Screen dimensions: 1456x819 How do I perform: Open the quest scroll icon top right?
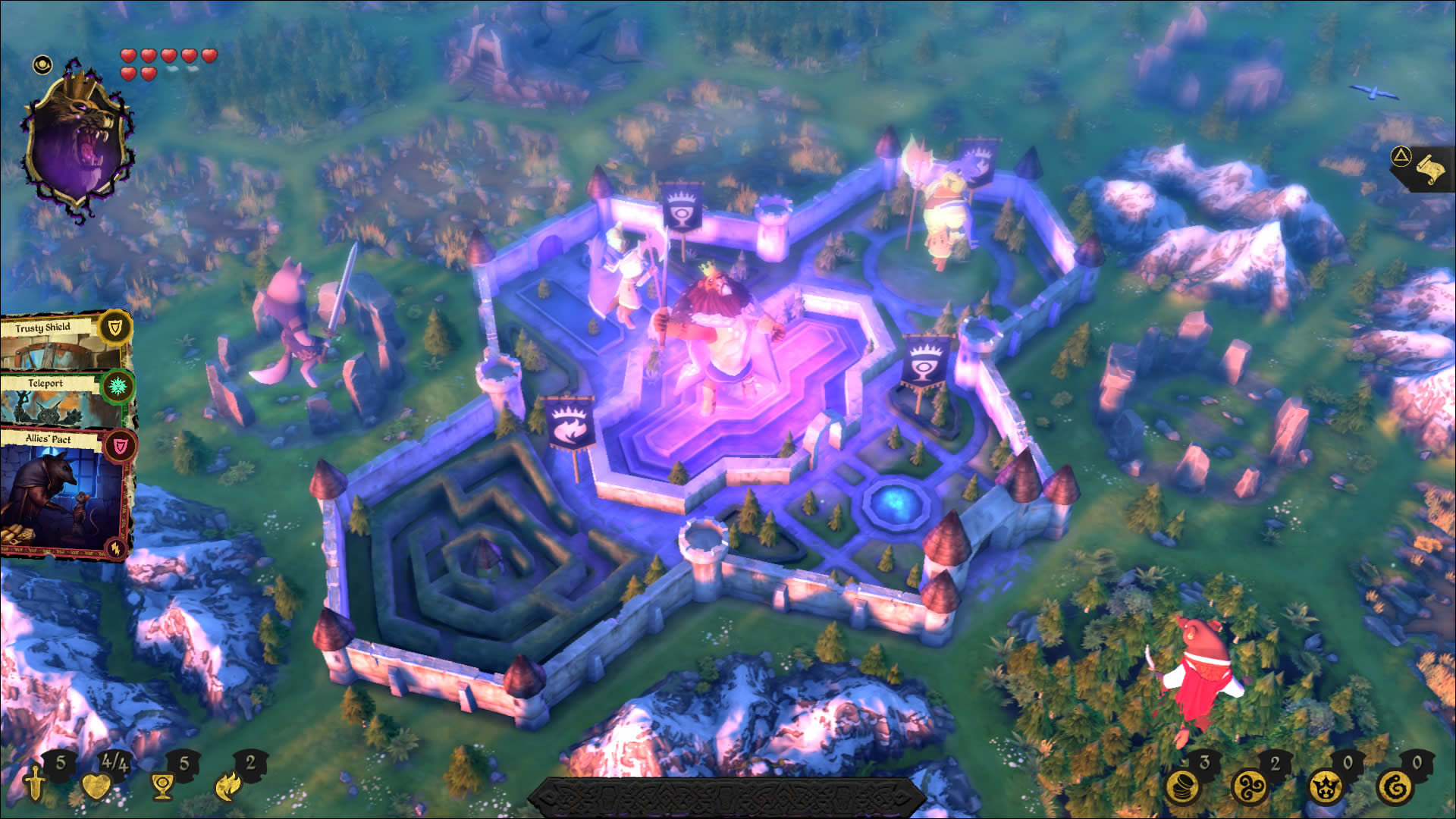coord(1430,168)
